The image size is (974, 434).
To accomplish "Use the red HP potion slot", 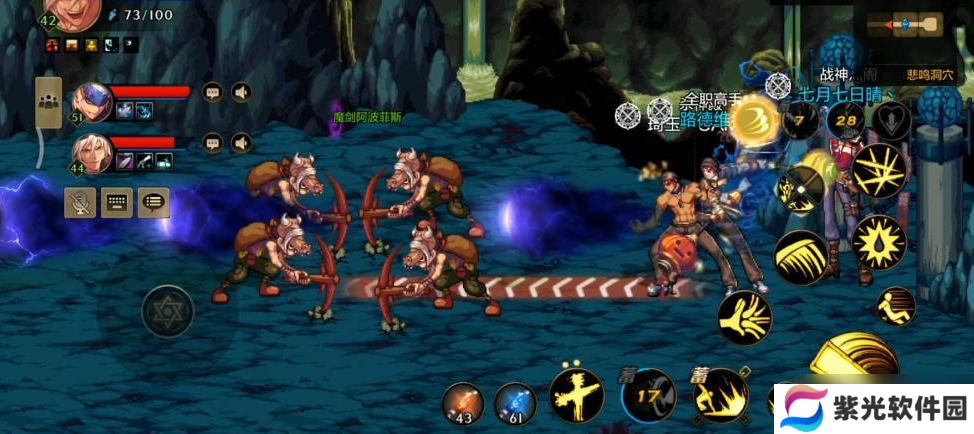I will [463, 402].
